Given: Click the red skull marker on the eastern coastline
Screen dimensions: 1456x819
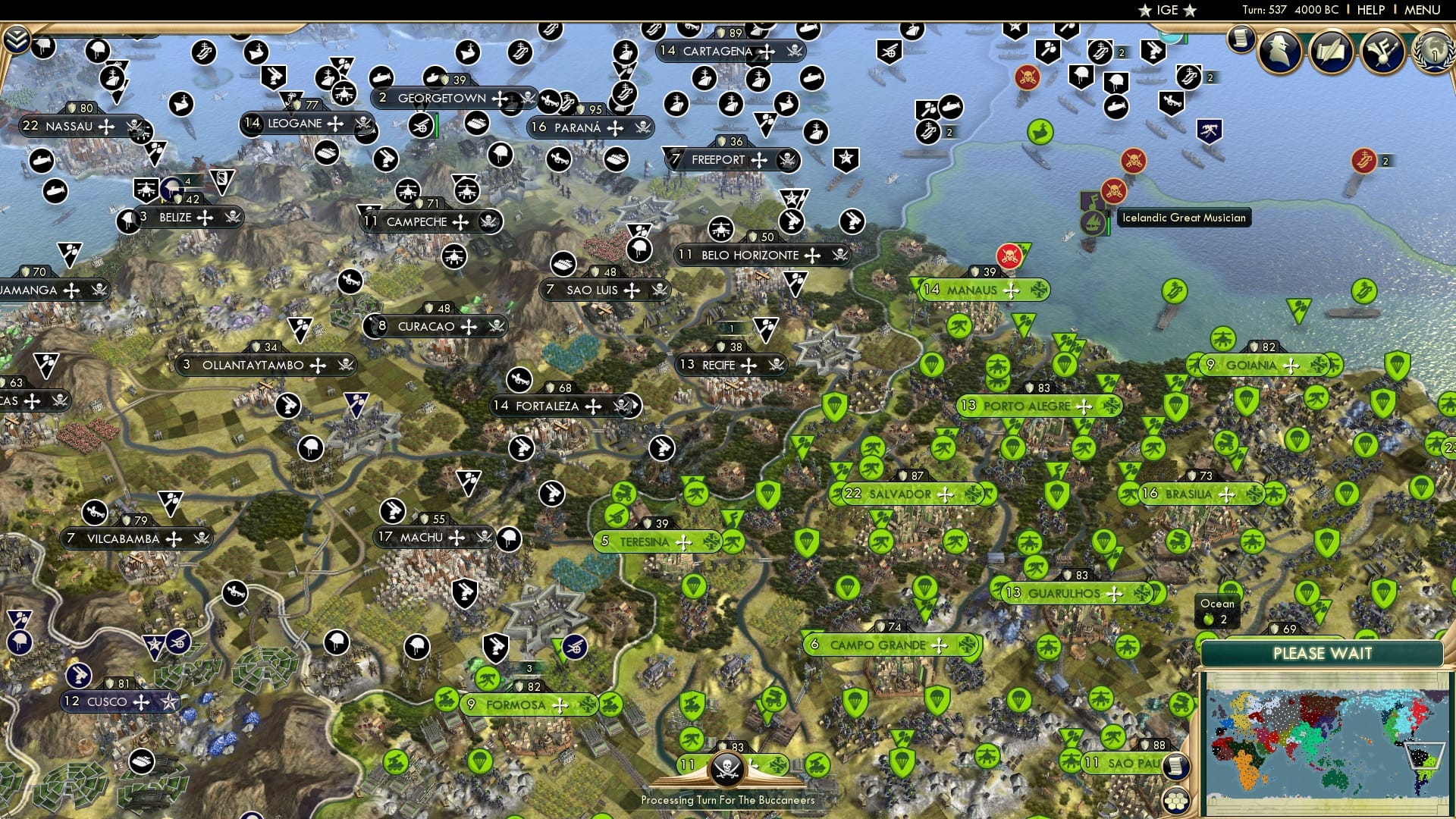Looking at the screenshot, I should [1132, 162].
